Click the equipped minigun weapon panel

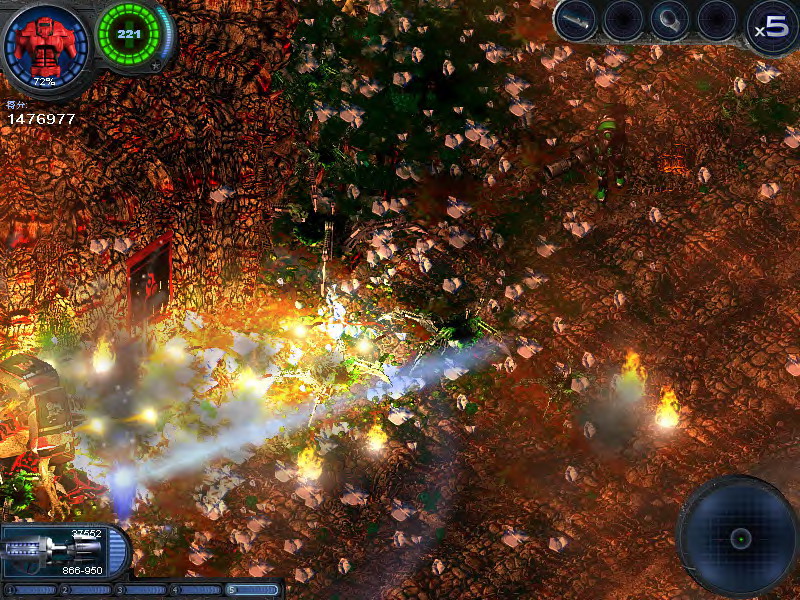tap(58, 551)
